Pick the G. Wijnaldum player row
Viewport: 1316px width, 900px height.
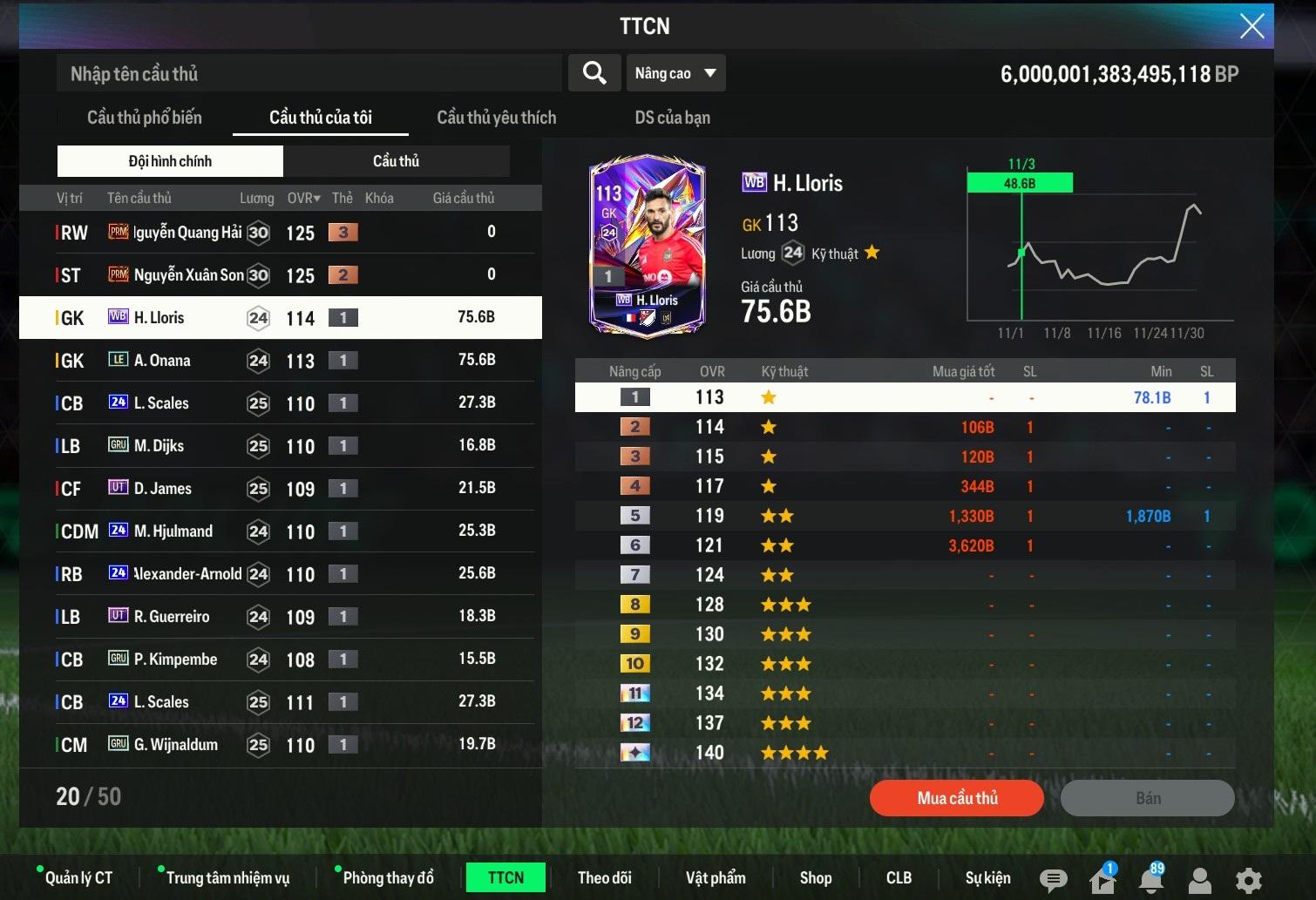point(280,745)
